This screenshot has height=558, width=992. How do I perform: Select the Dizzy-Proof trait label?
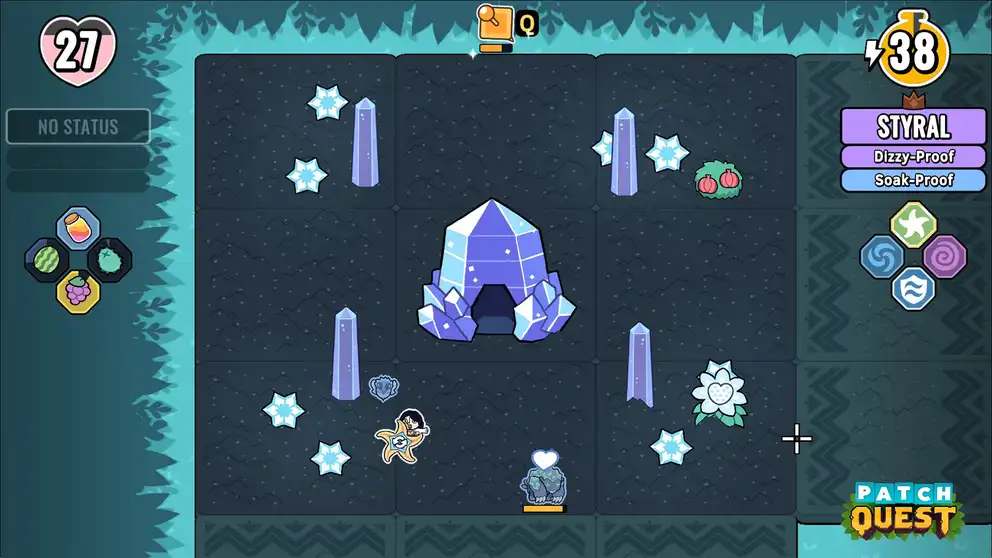coord(912,157)
